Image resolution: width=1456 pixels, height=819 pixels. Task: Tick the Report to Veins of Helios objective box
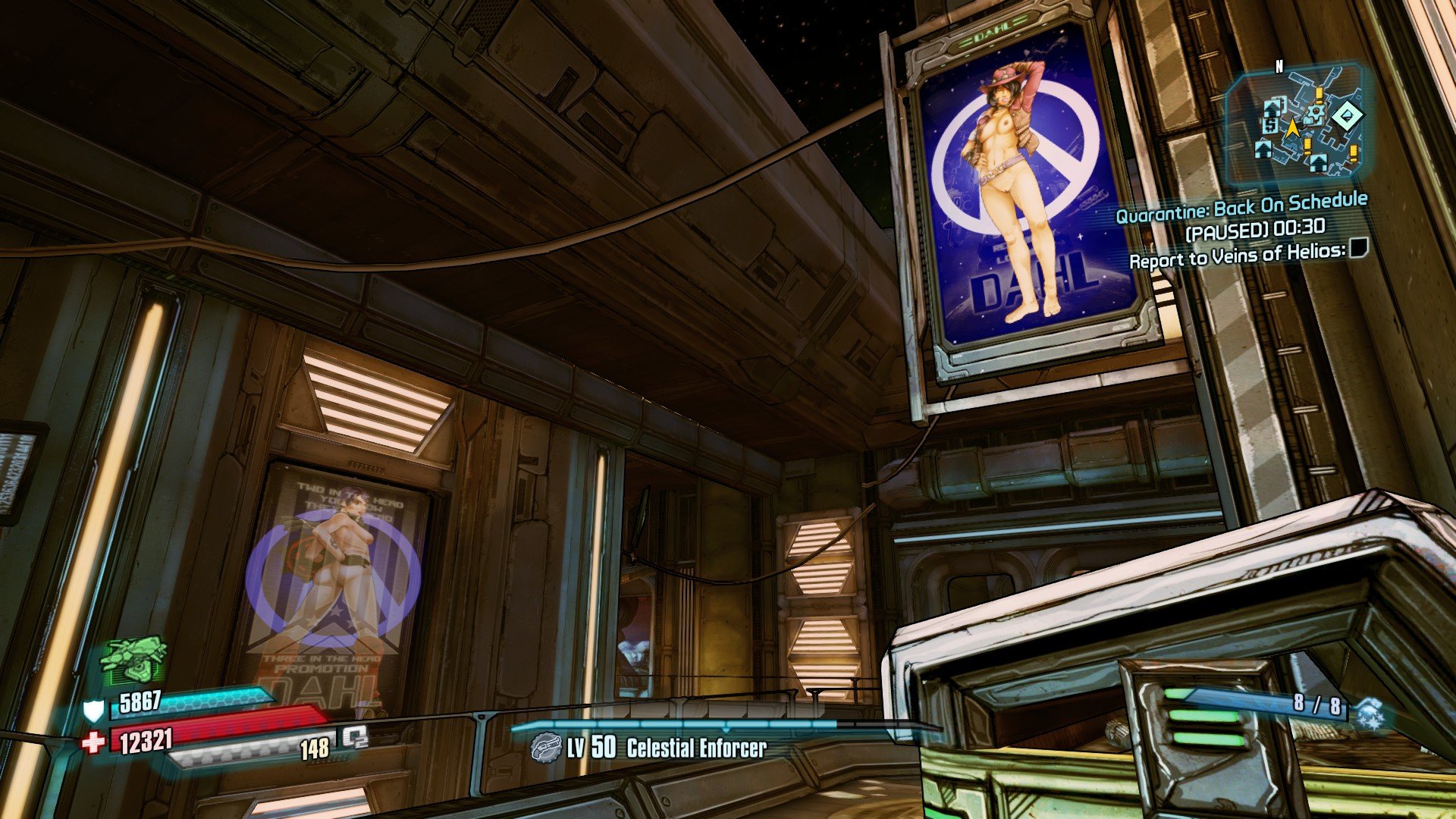tap(1358, 248)
